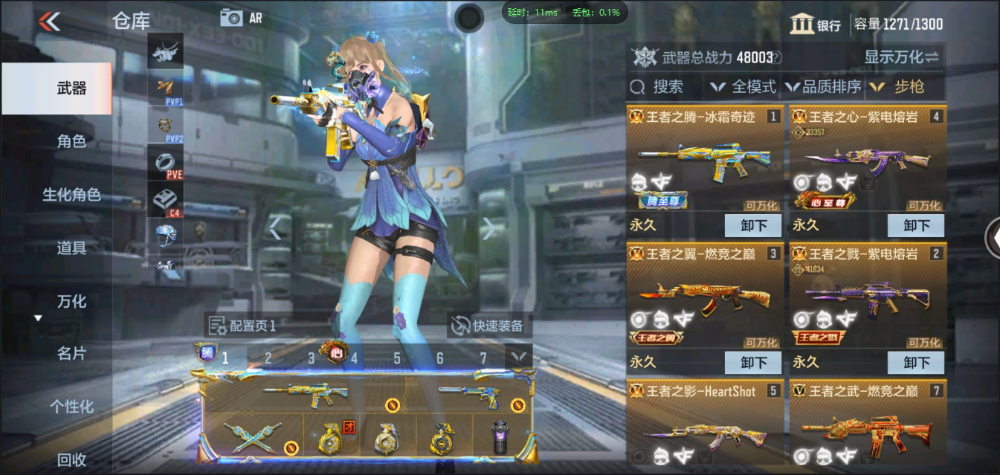Click the 快速装备 quick equip button
This screenshot has height=475, width=1000.
490,325
